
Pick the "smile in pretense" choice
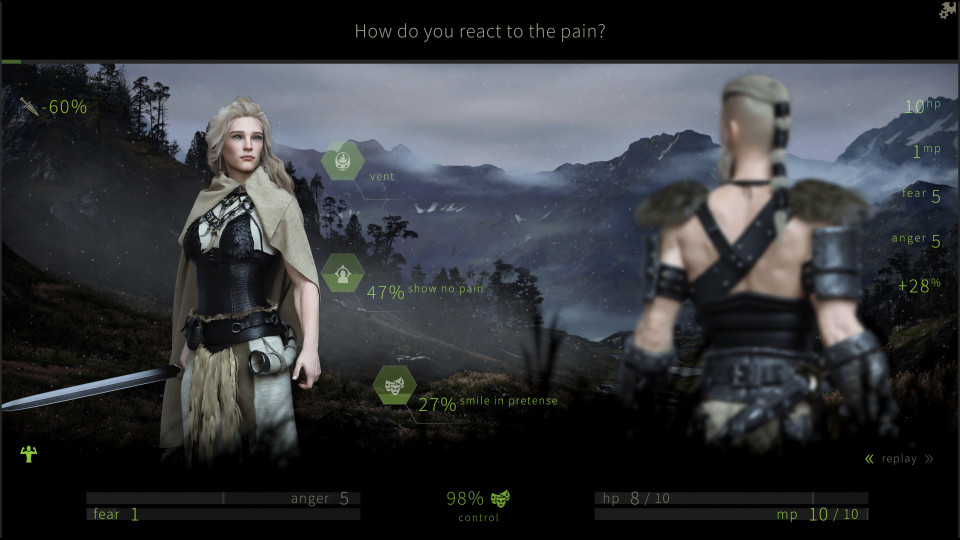394,386
